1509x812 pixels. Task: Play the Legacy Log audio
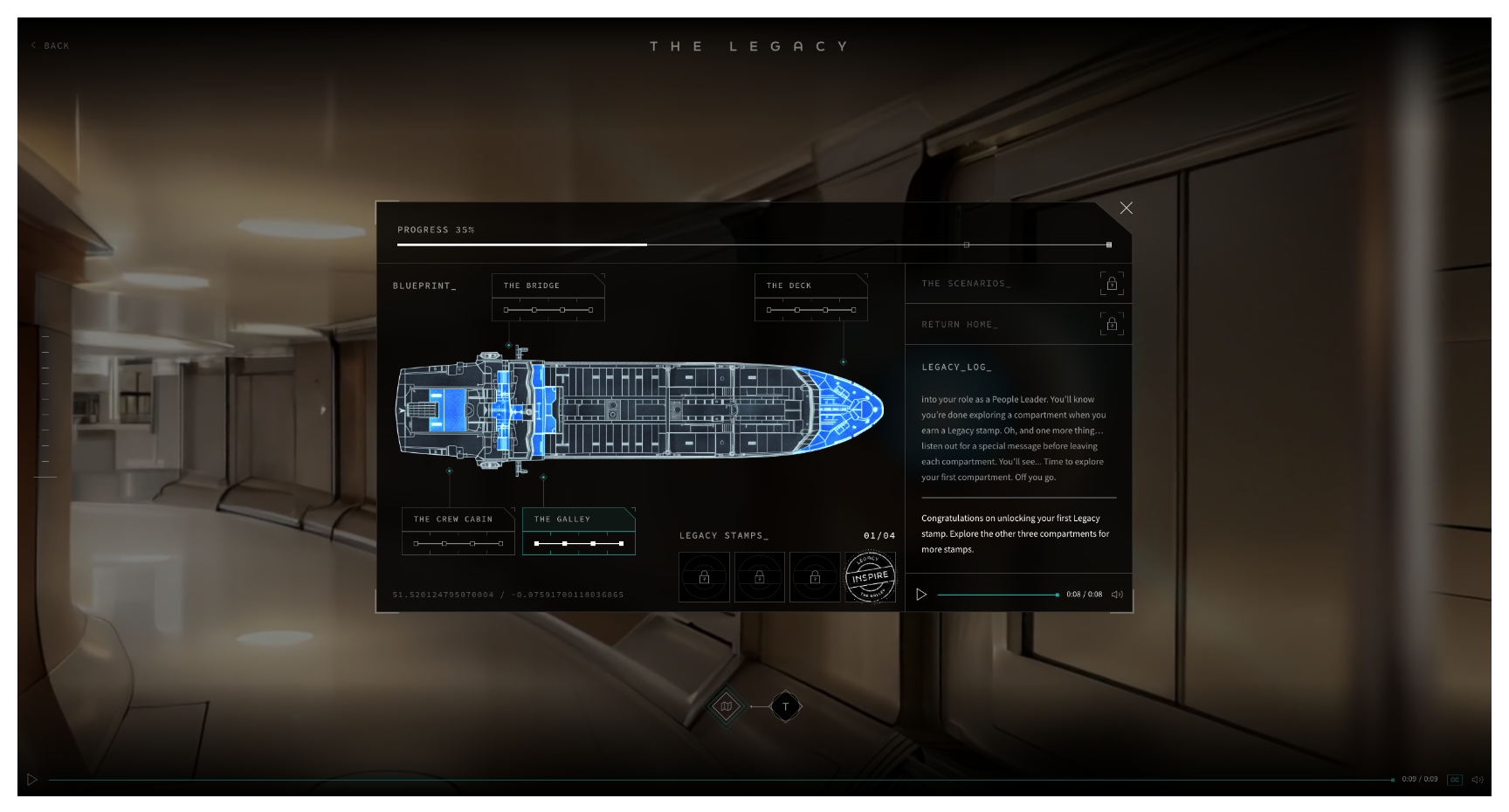(921, 595)
